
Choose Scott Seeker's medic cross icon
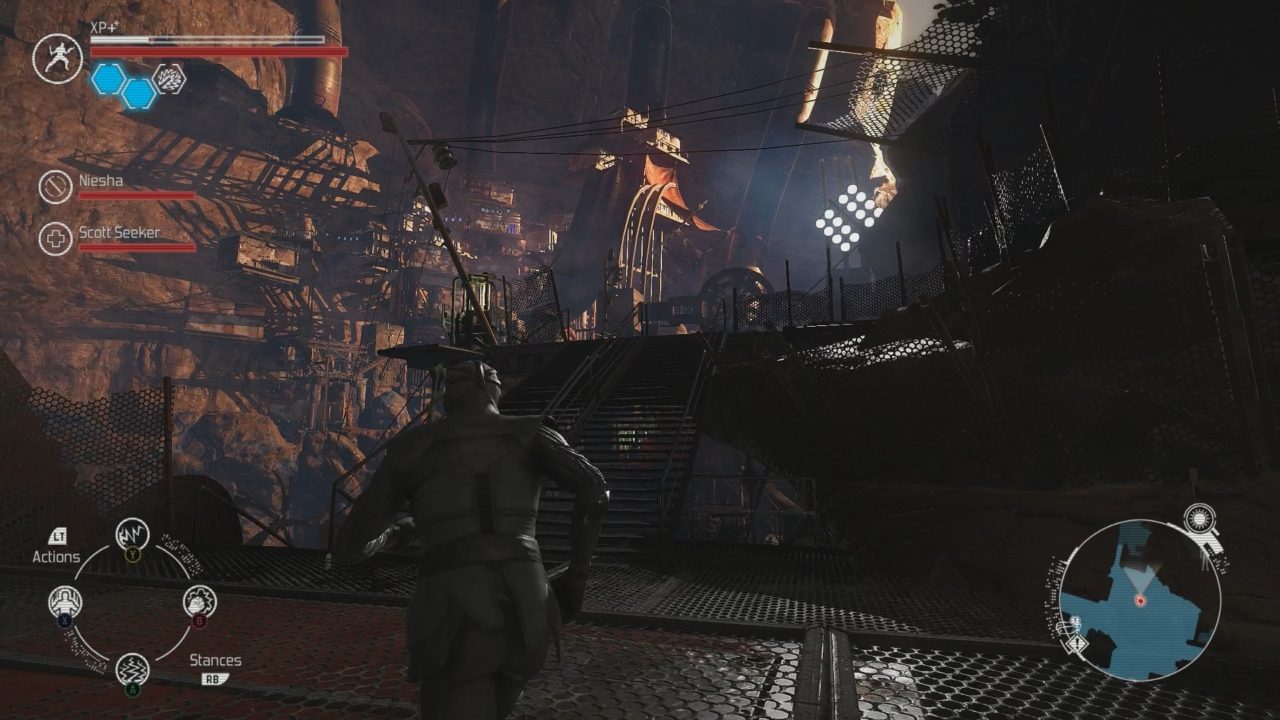(x=55, y=239)
